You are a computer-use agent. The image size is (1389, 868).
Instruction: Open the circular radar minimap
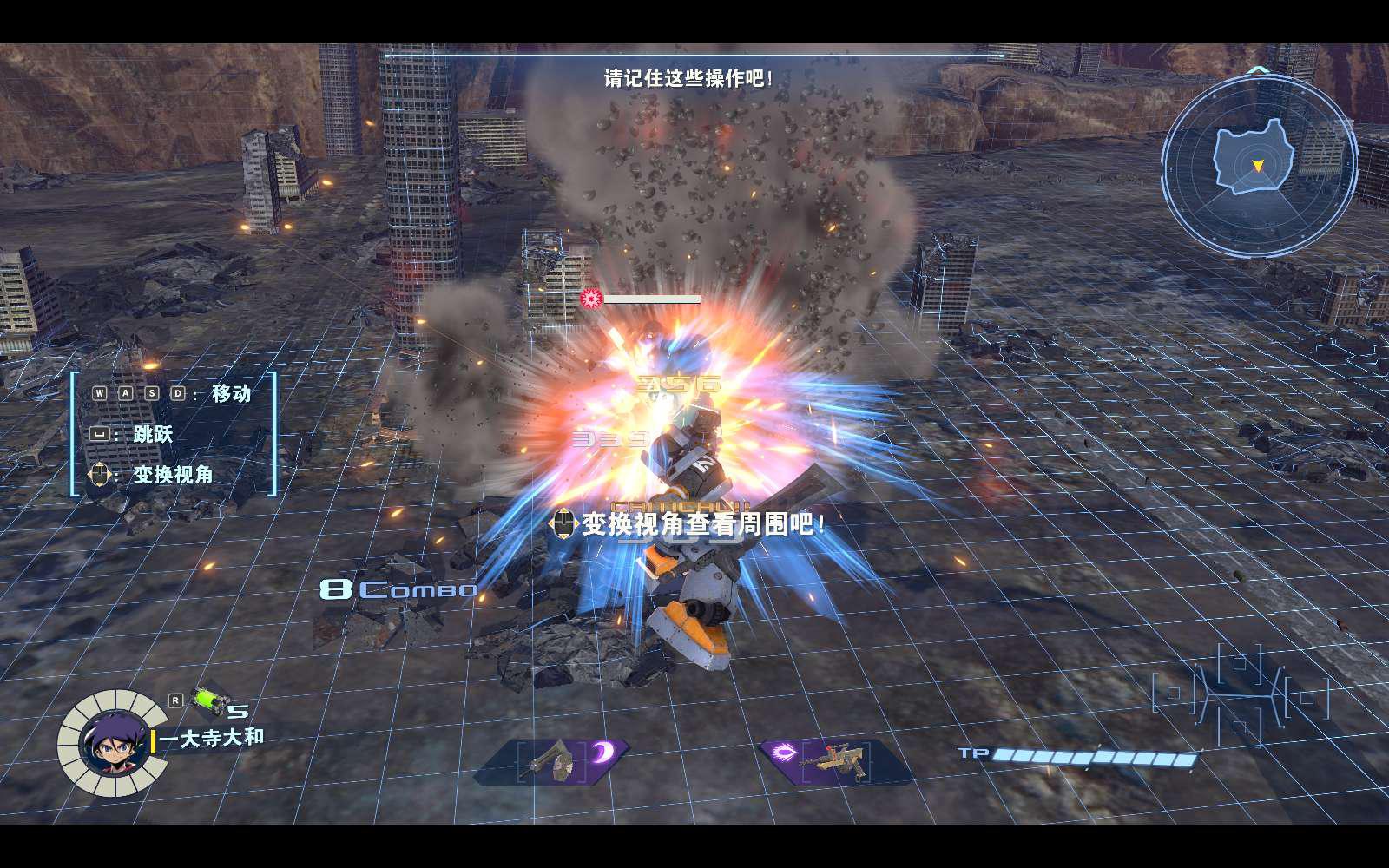pos(1258,164)
